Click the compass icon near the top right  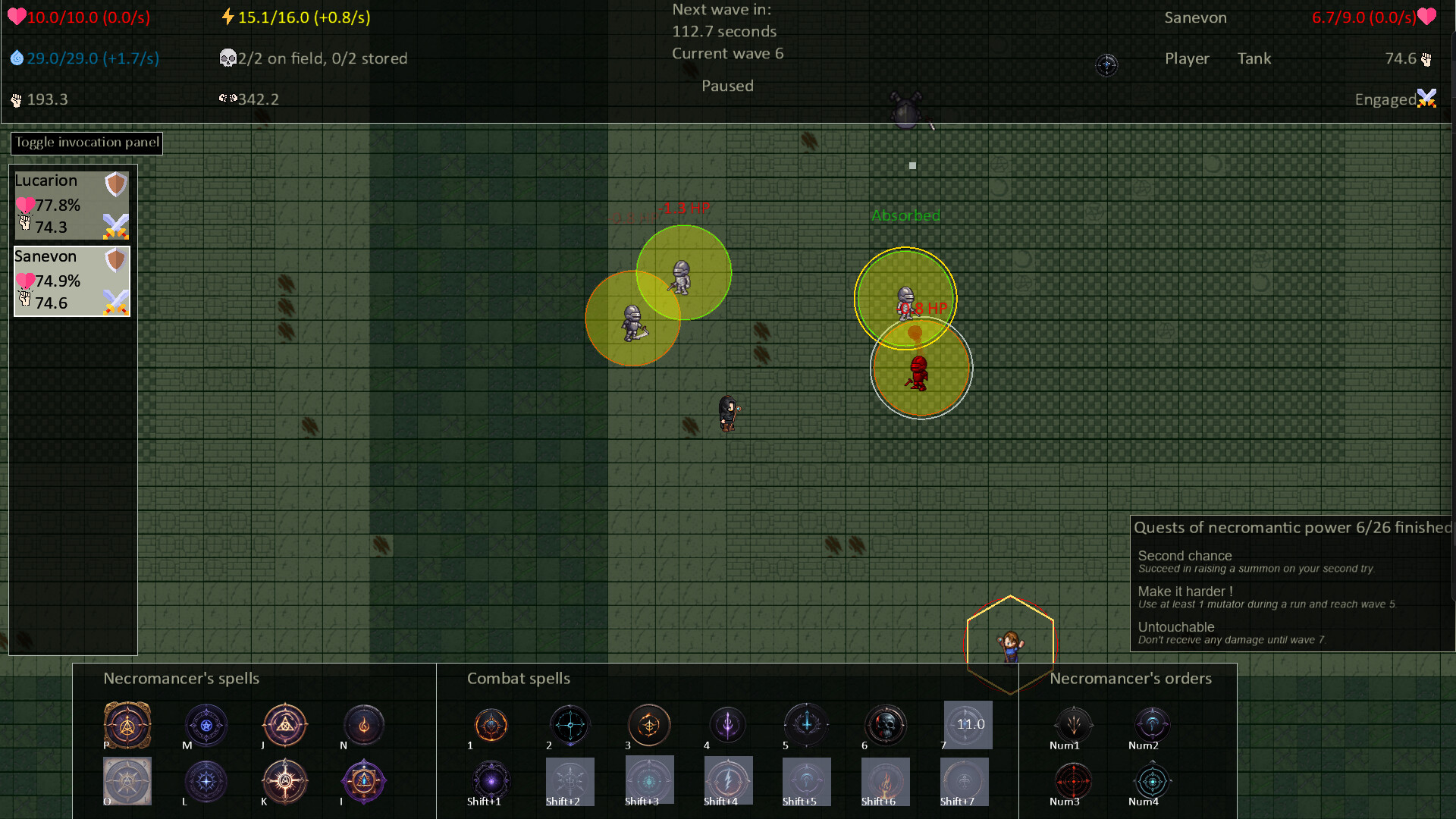[1107, 65]
